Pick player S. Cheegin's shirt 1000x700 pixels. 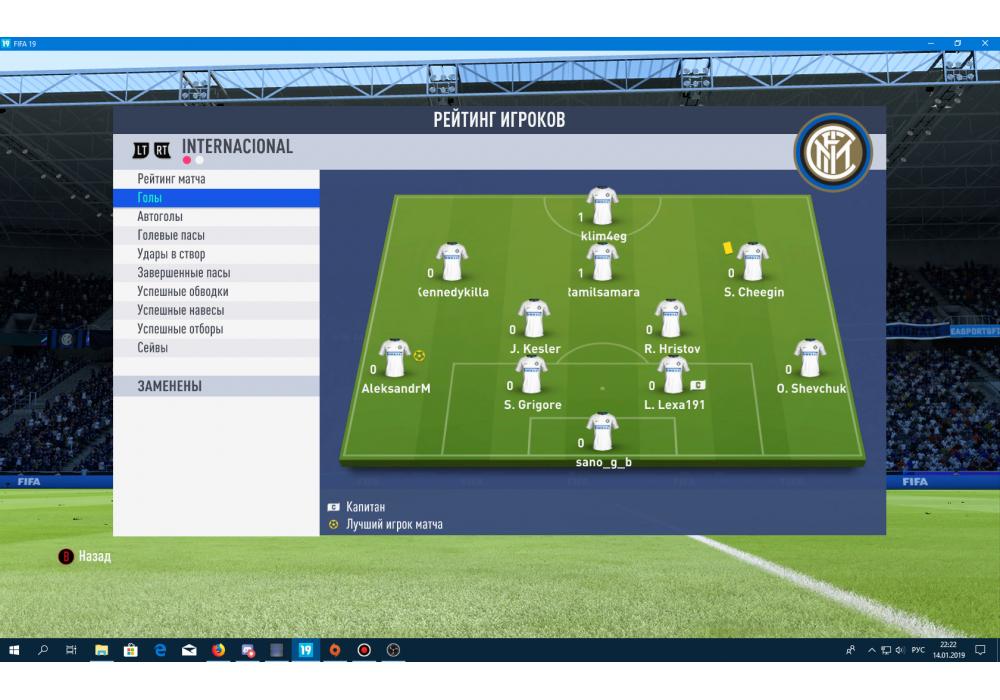[752, 262]
